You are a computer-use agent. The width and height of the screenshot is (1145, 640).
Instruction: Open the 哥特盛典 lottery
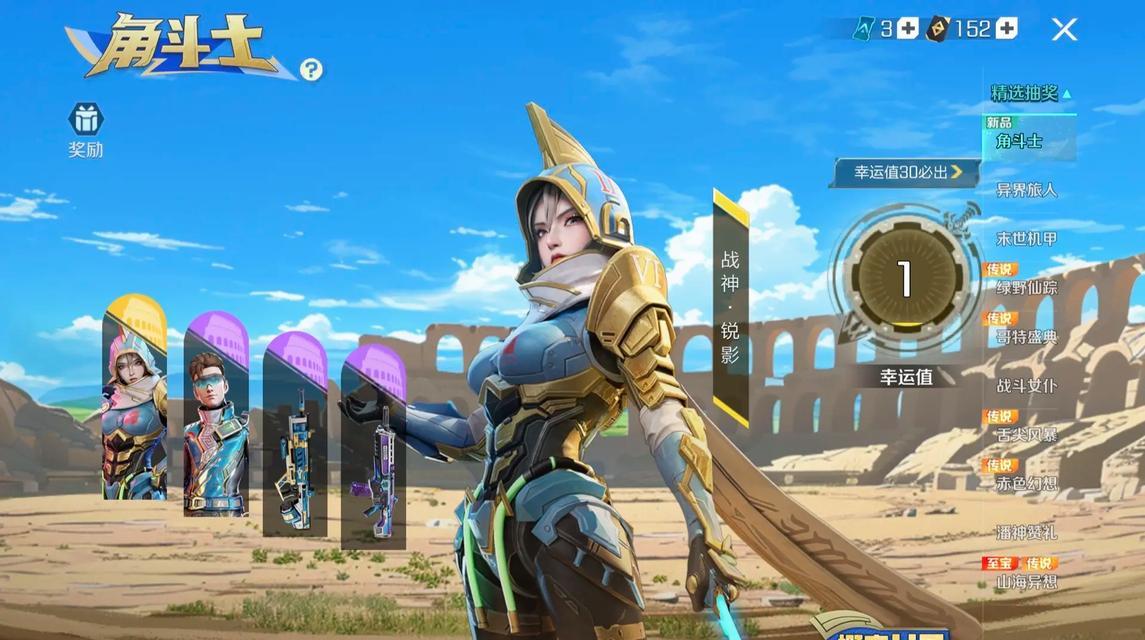pos(1026,337)
